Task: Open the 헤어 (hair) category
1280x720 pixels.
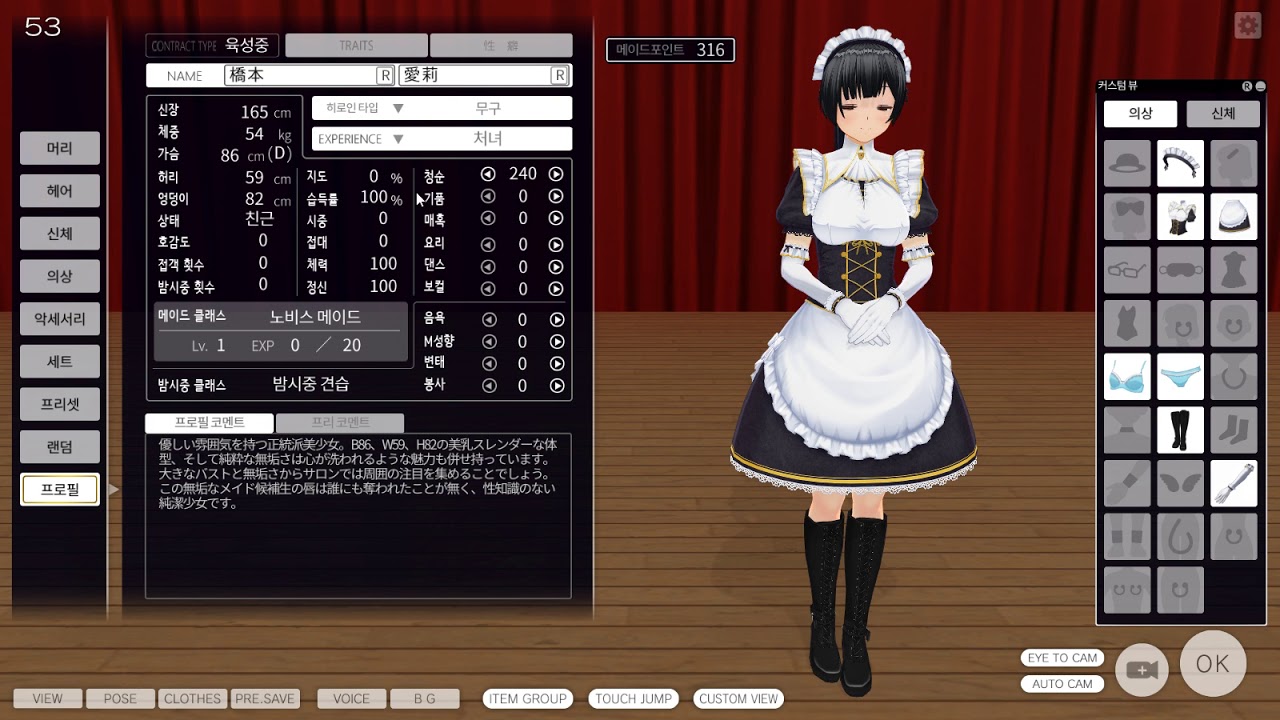Action: click(60, 191)
